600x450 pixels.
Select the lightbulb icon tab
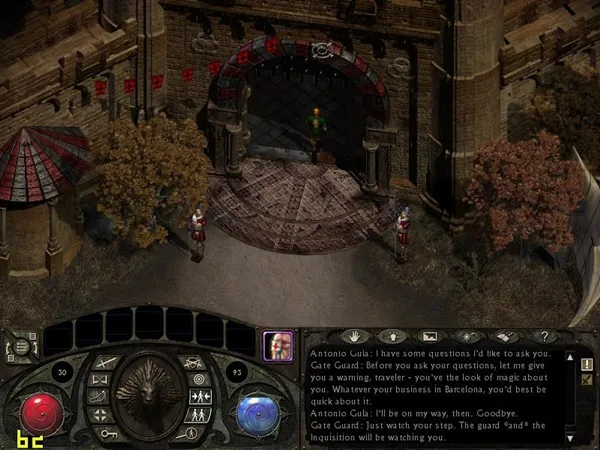(x=391, y=336)
